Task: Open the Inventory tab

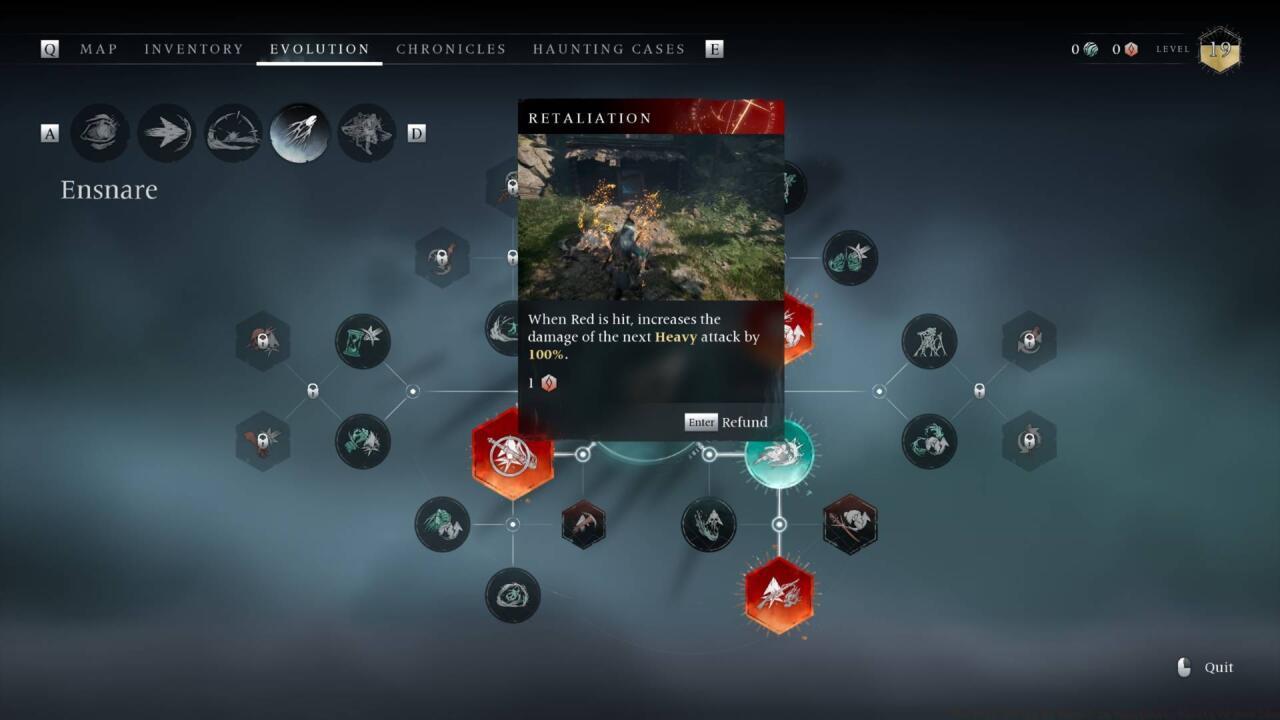Action: pyautogui.click(x=193, y=49)
